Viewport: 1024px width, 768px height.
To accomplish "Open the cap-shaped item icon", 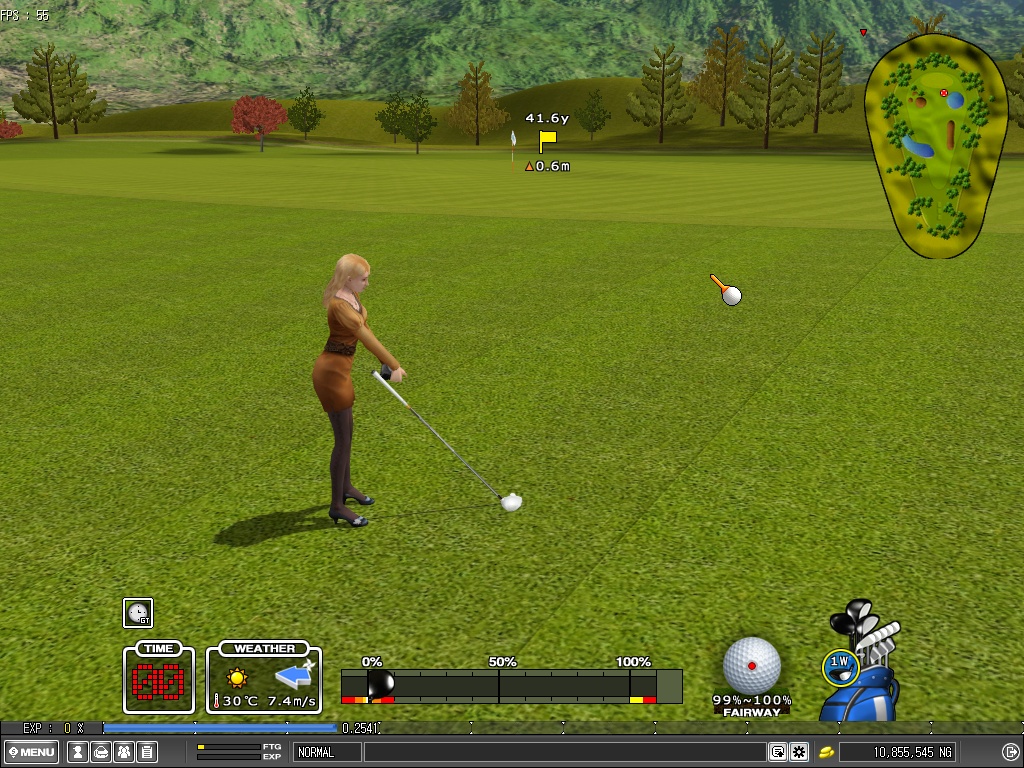I will [101, 752].
